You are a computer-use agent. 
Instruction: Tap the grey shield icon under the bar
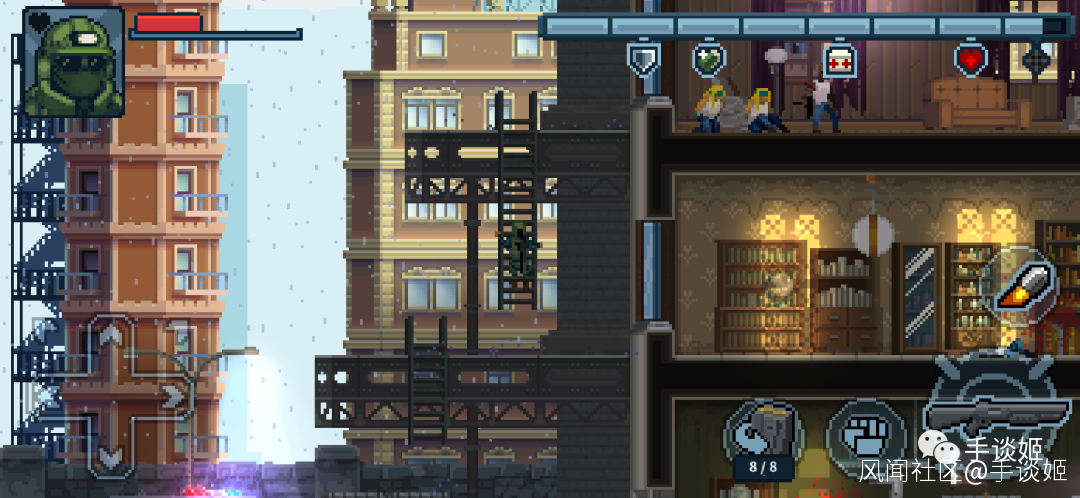pos(643,59)
